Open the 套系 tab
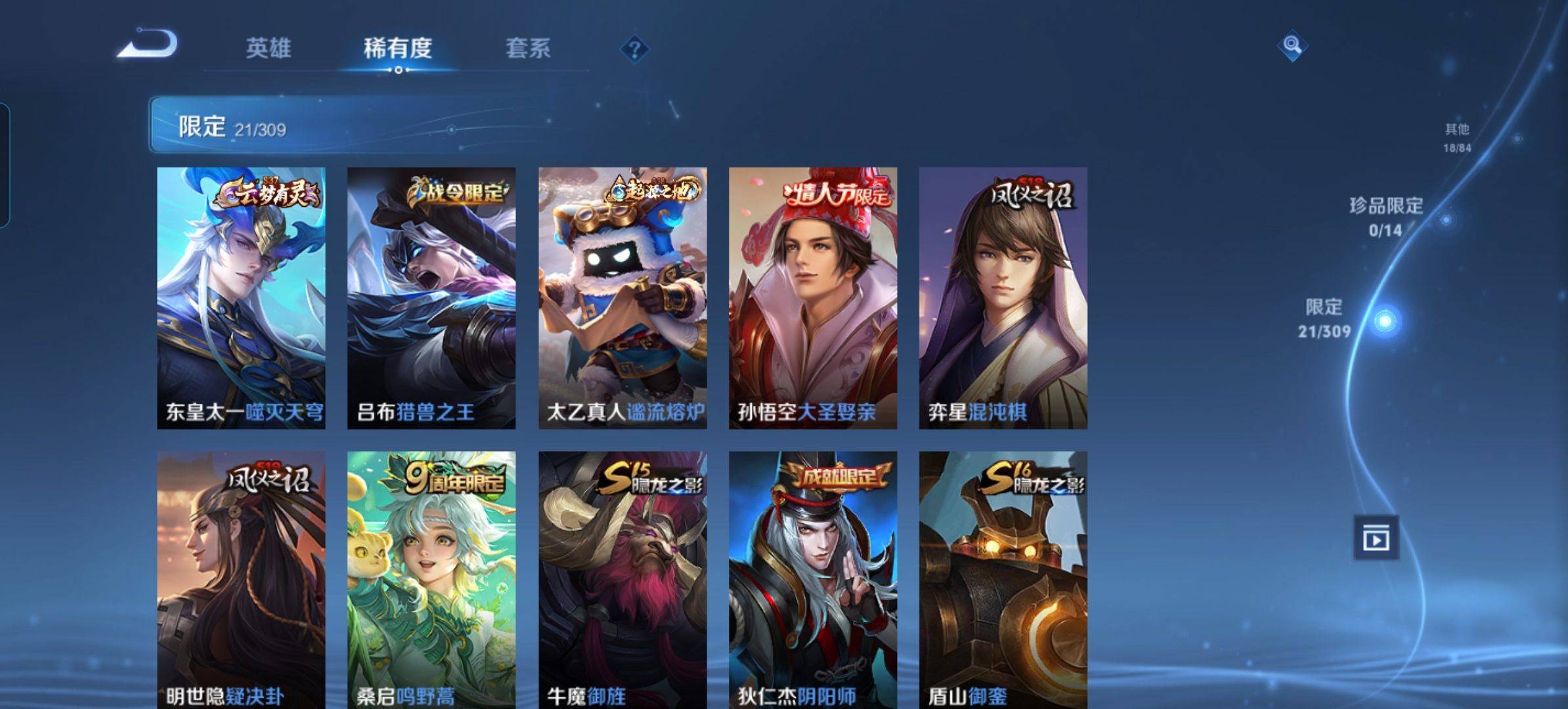The width and height of the screenshot is (1568, 709). (527, 48)
